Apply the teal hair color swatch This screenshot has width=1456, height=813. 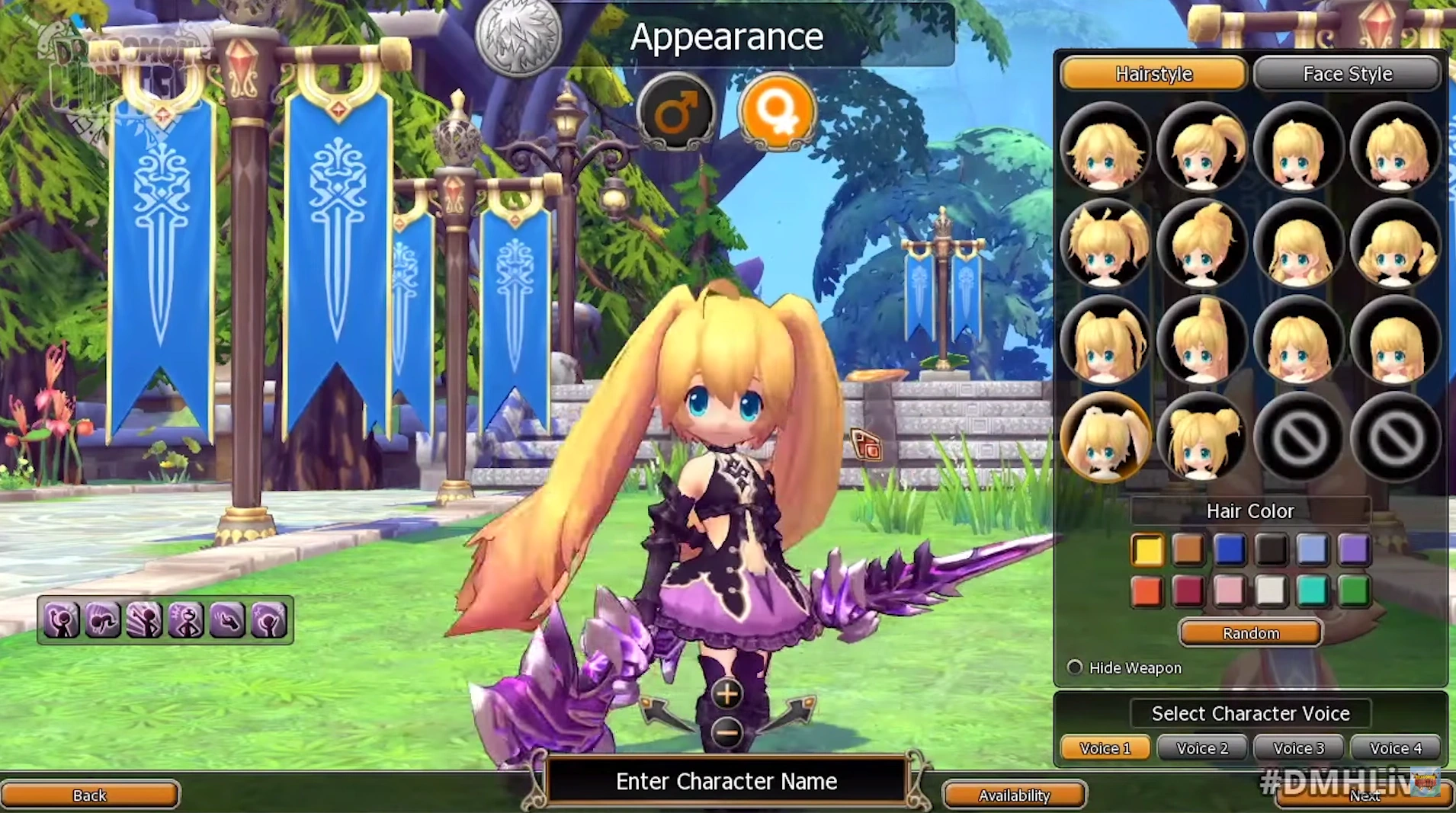1312,591
